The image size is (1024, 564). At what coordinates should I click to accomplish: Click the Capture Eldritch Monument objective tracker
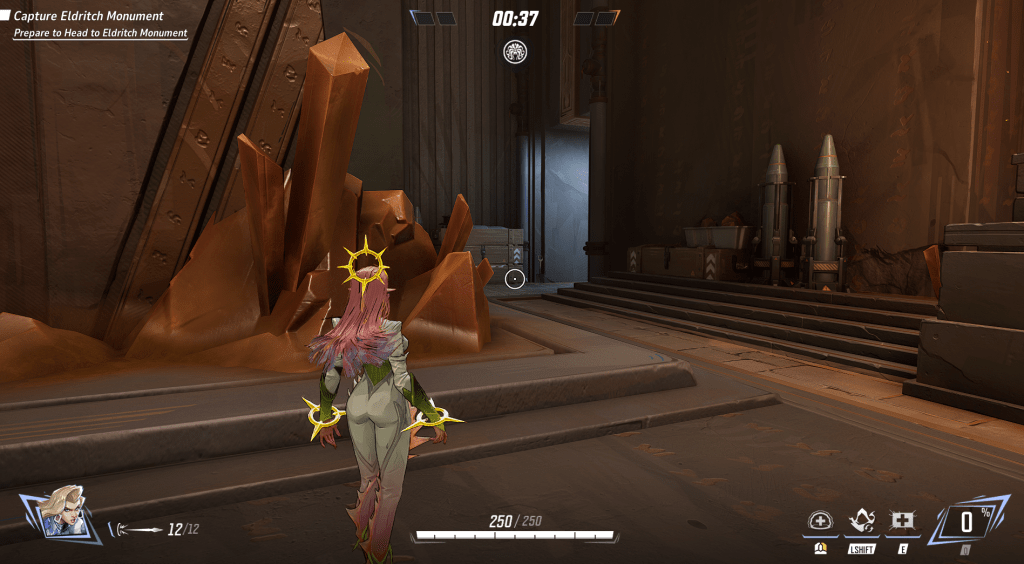pos(88,16)
